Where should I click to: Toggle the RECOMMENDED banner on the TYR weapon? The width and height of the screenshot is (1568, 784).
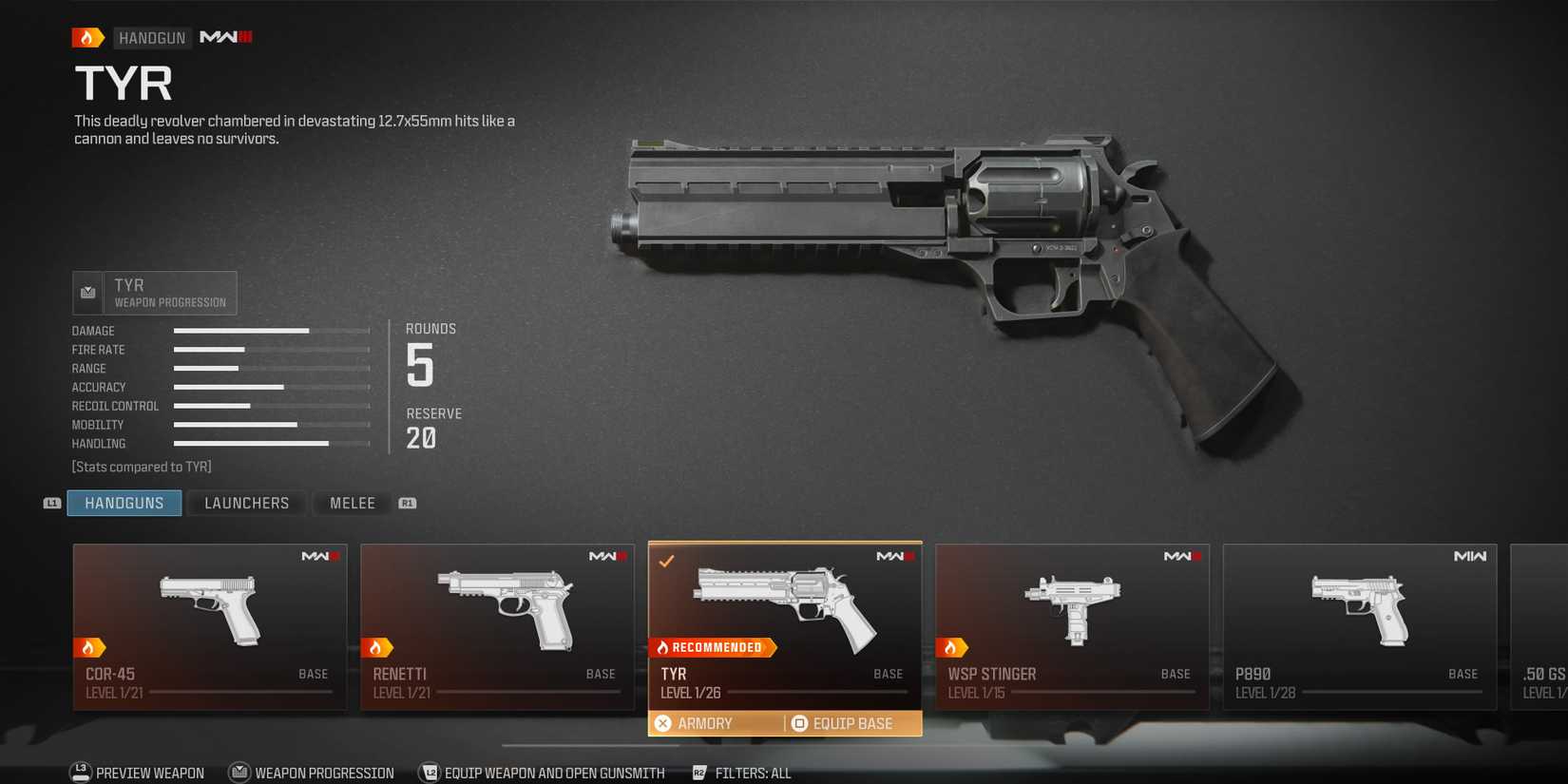point(712,647)
